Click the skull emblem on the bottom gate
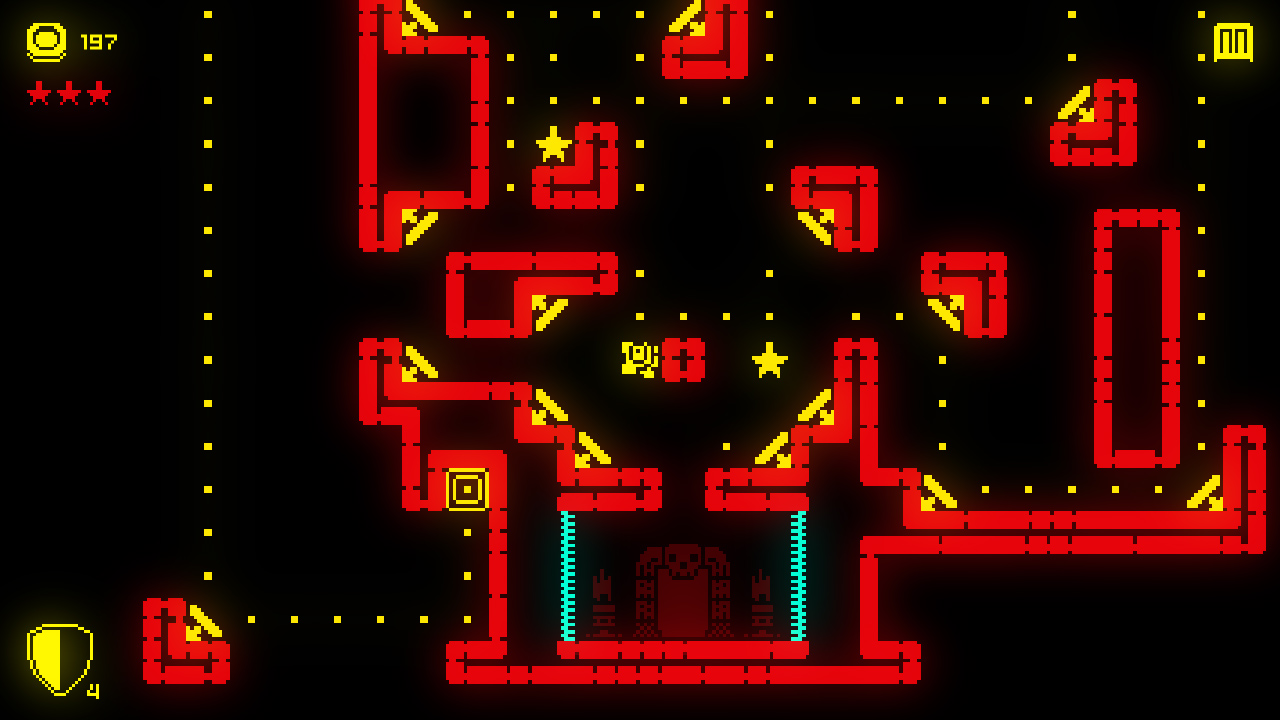 [681, 560]
